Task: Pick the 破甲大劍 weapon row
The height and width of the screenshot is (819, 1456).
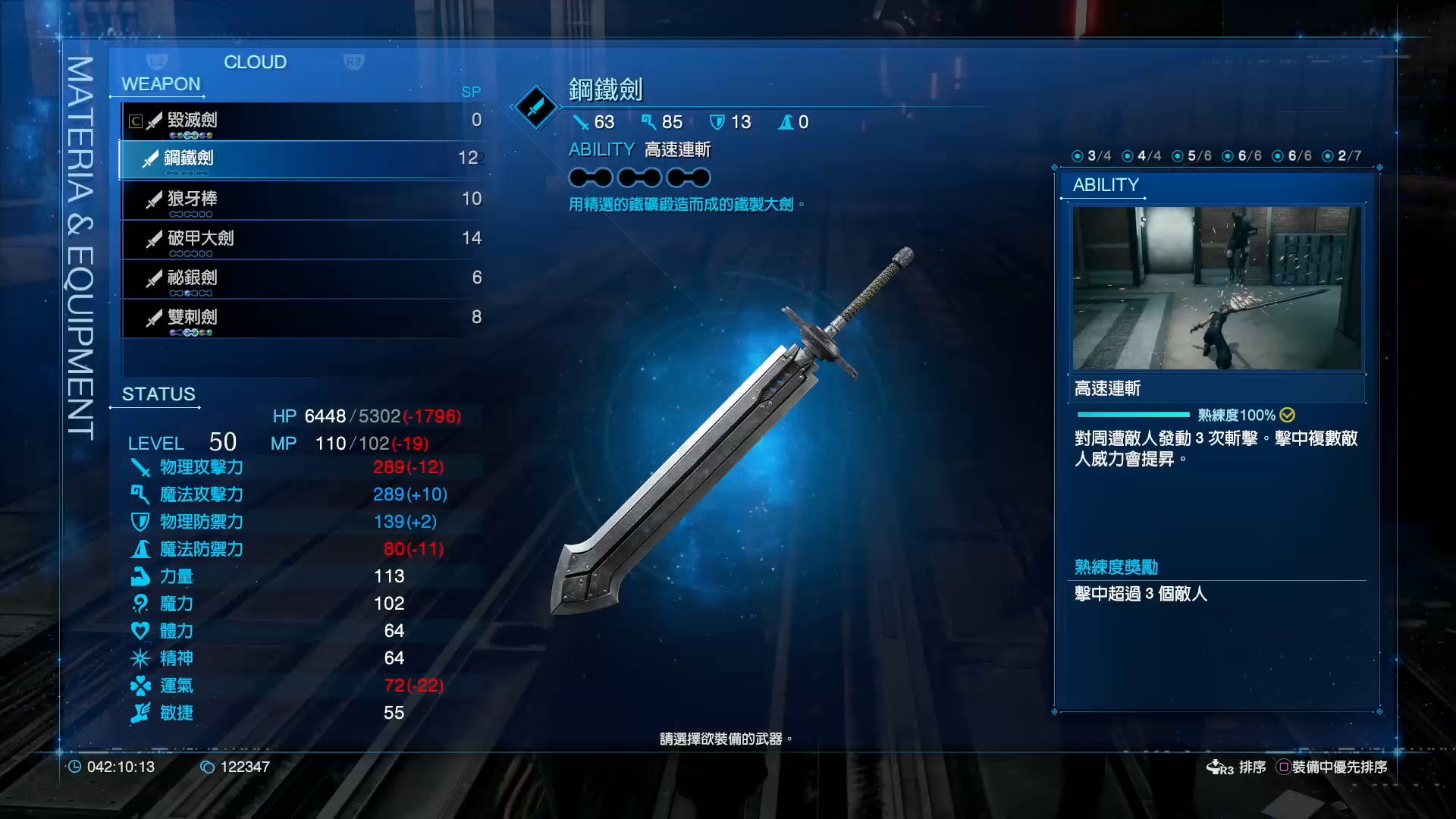Action: [x=303, y=239]
